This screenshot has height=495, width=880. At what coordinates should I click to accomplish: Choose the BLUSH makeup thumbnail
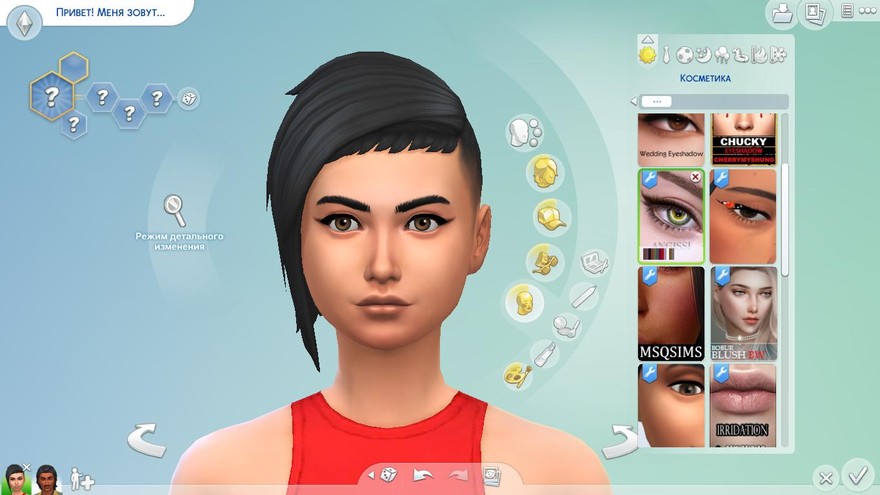coord(743,313)
